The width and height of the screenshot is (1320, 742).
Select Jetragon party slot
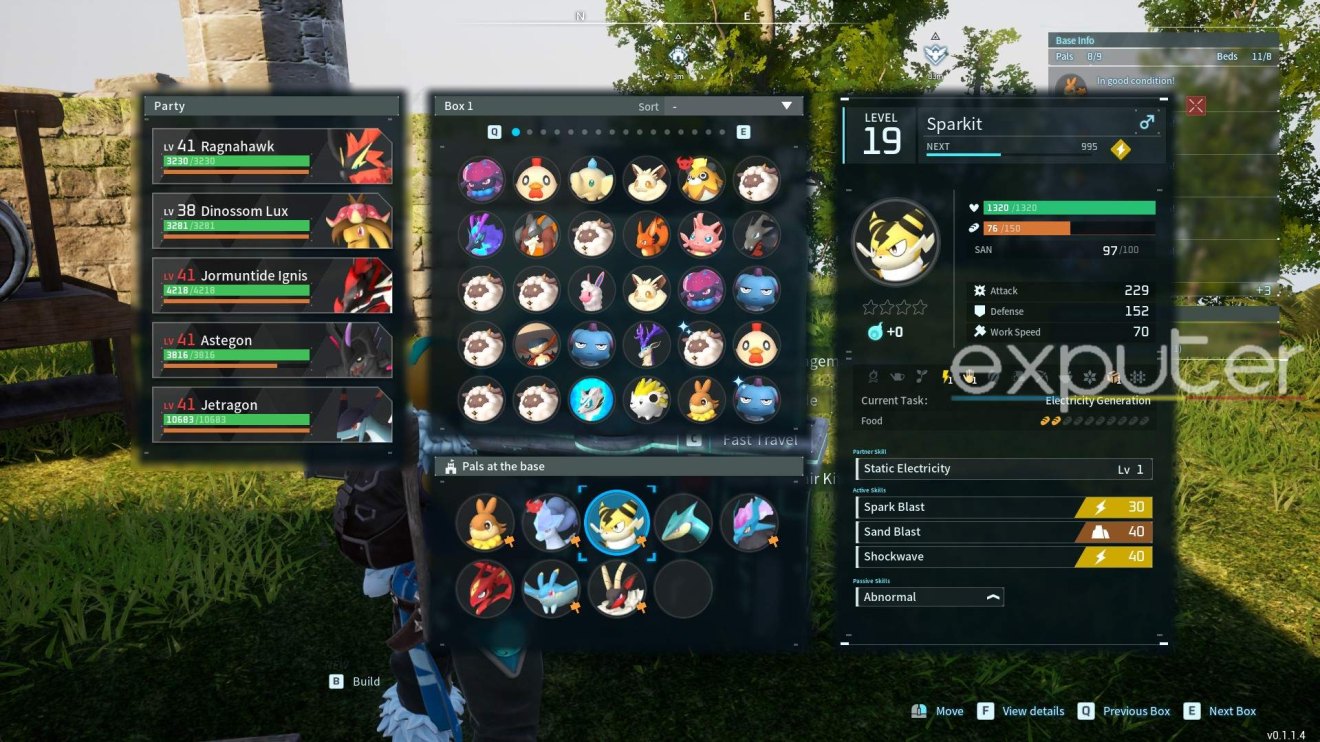coord(271,415)
